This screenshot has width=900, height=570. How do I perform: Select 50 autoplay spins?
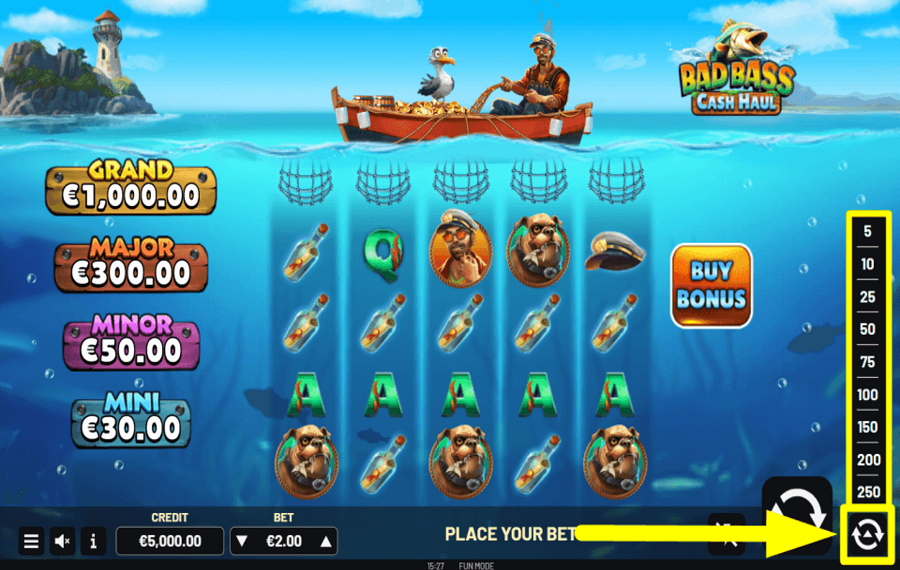867,329
